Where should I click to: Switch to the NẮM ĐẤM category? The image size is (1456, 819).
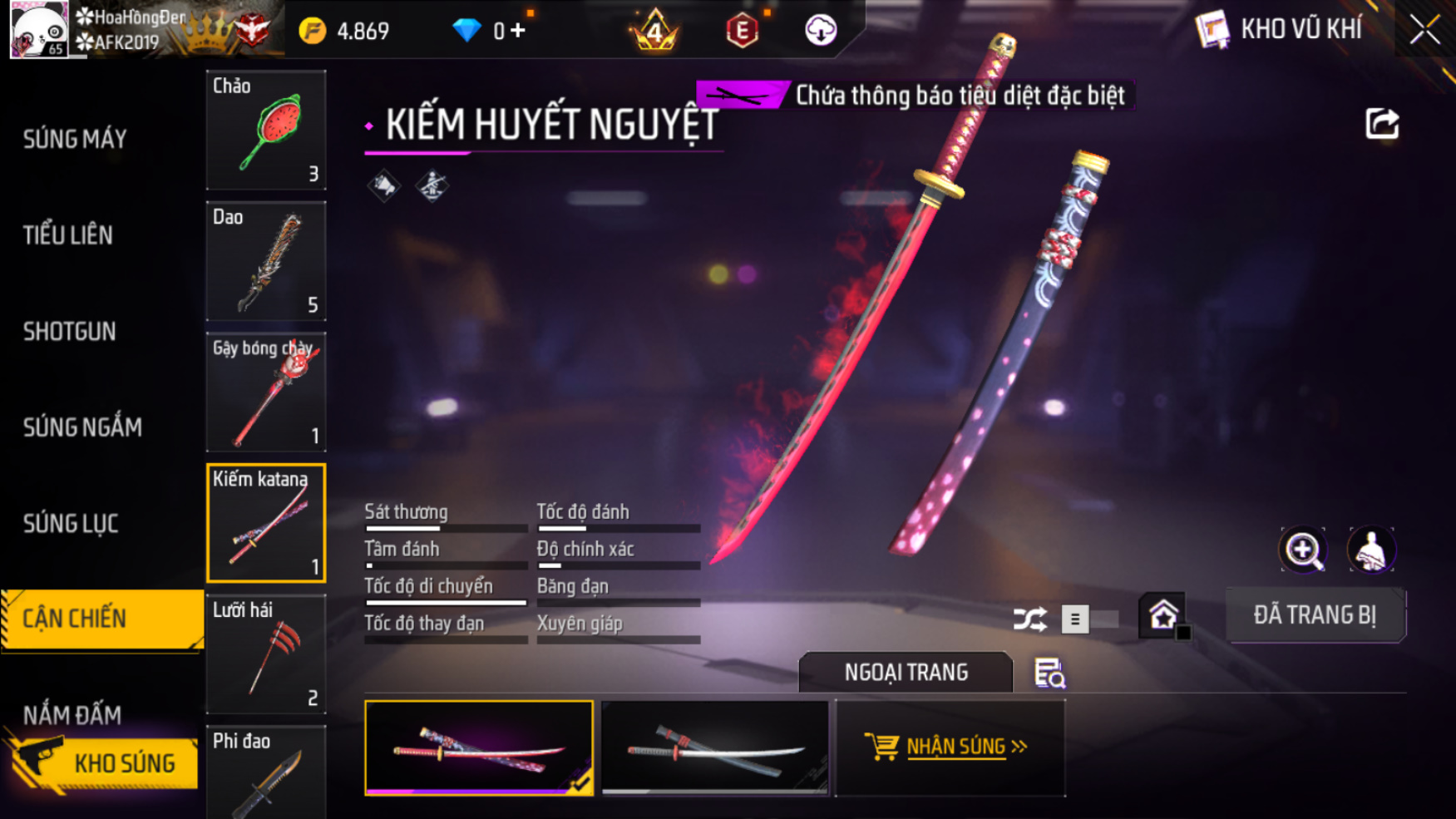click(x=72, y=714)
